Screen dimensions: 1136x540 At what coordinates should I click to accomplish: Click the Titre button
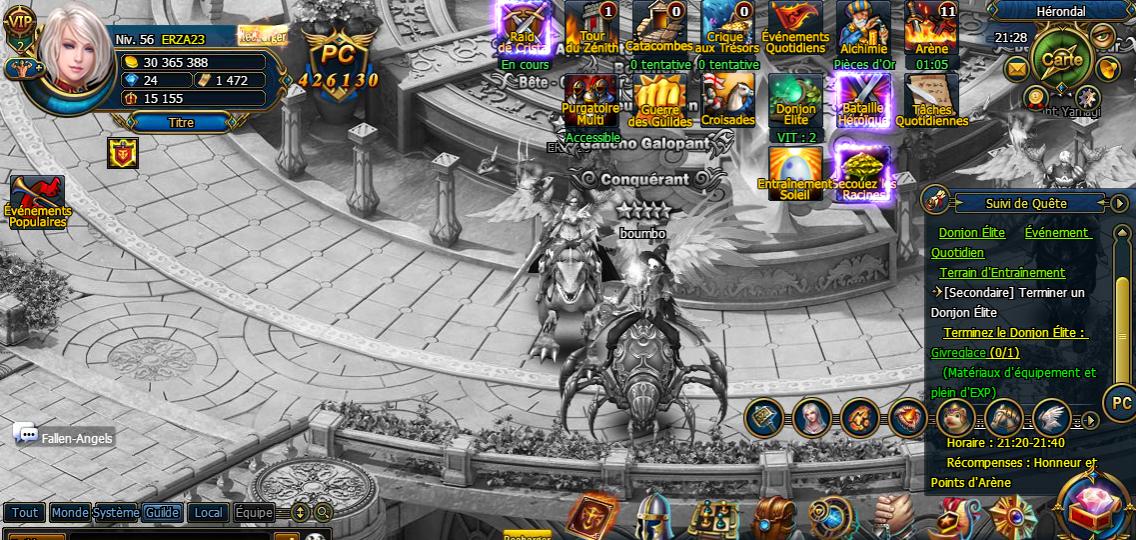[181, 122]
